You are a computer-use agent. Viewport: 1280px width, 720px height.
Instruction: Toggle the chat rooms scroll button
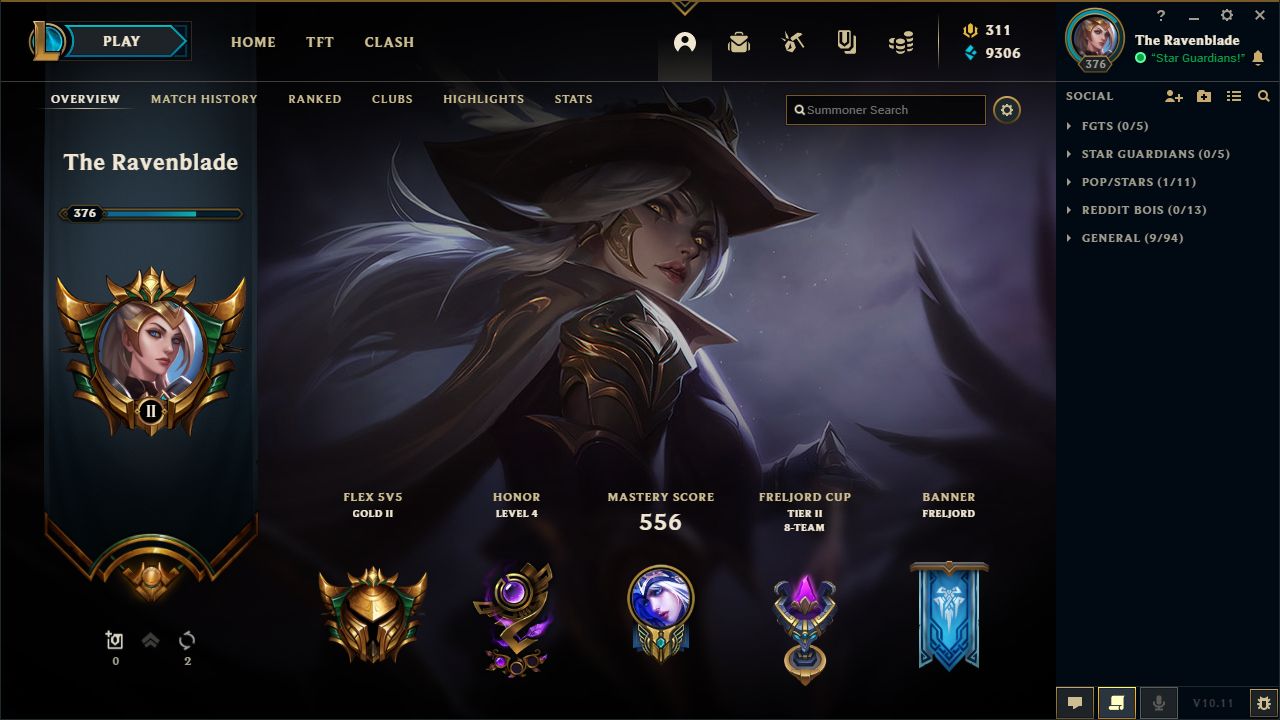coord(1117,702)
